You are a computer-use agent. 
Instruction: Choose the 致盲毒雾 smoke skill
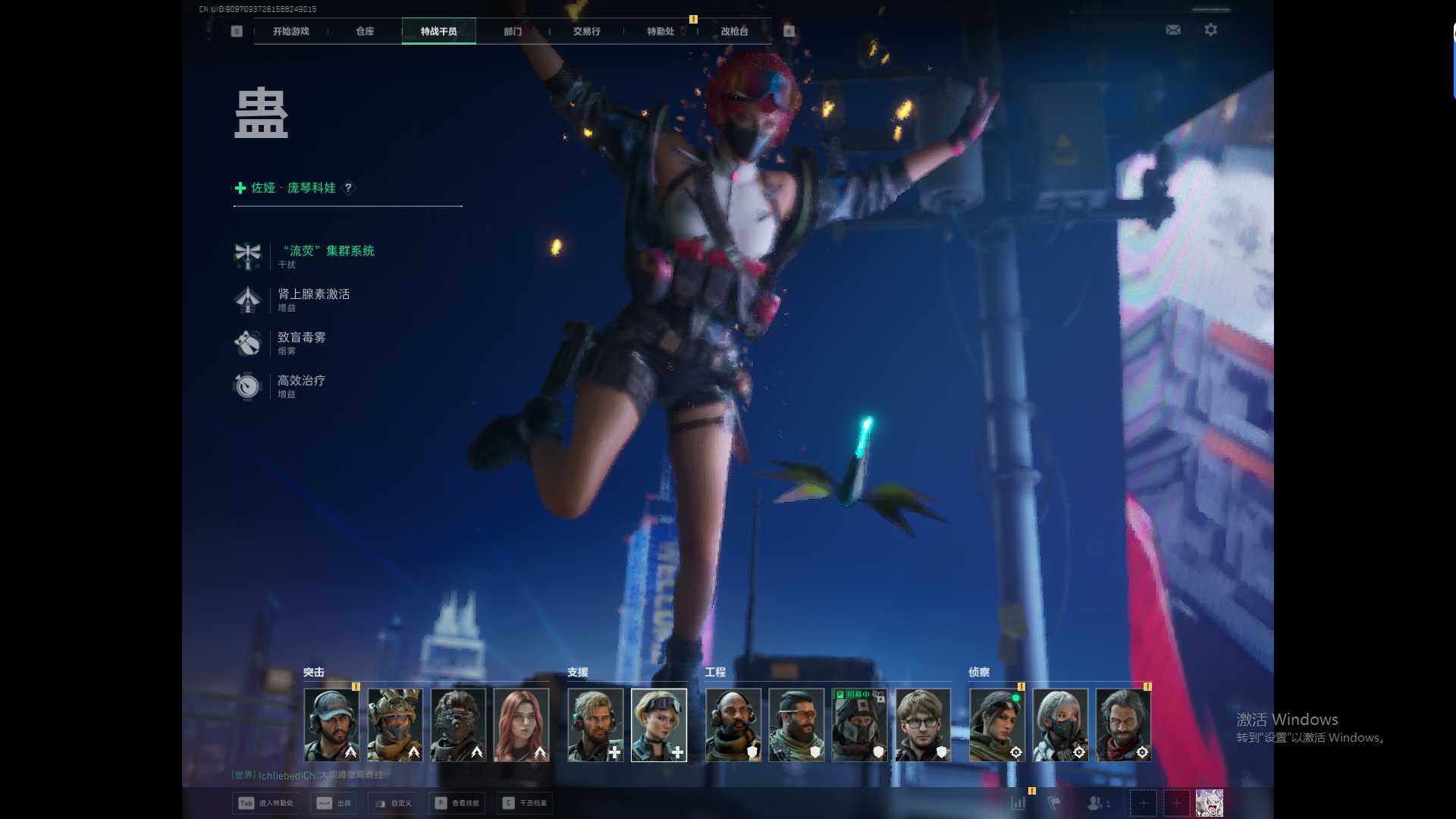click(301, 337)
